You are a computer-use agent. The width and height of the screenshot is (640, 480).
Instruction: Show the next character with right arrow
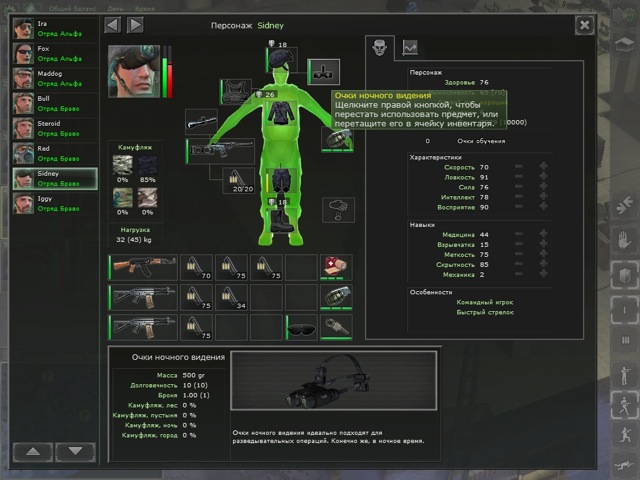pos(135,24)
